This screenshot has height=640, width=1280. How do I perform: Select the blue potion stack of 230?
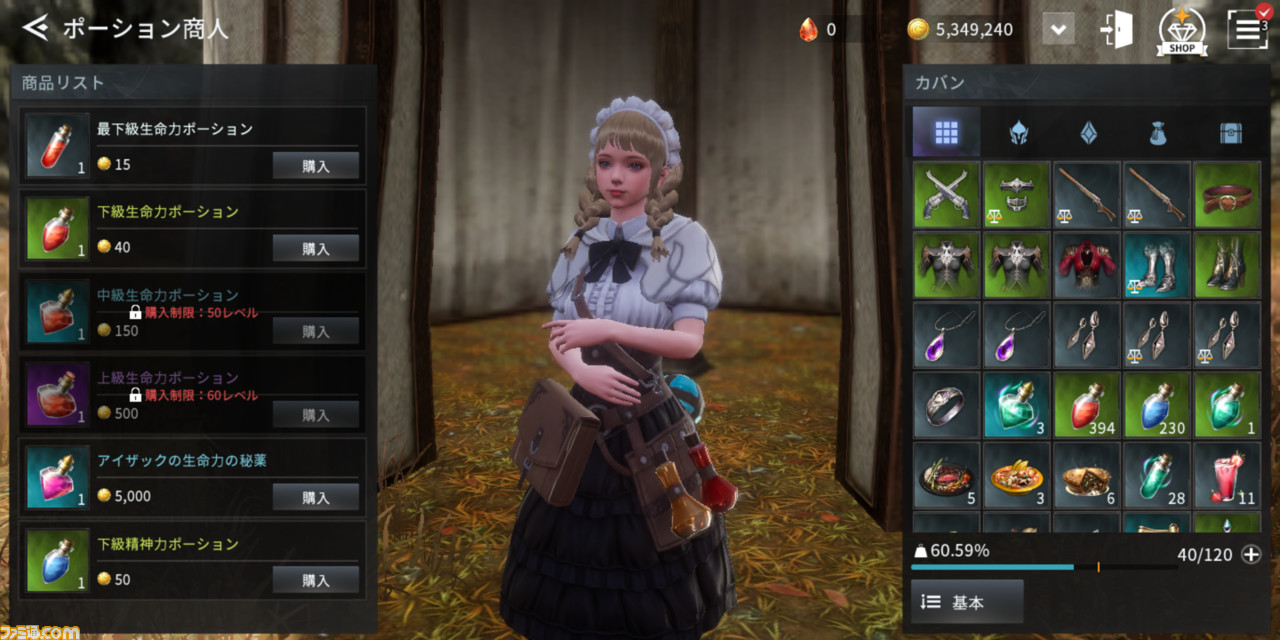1157,405
